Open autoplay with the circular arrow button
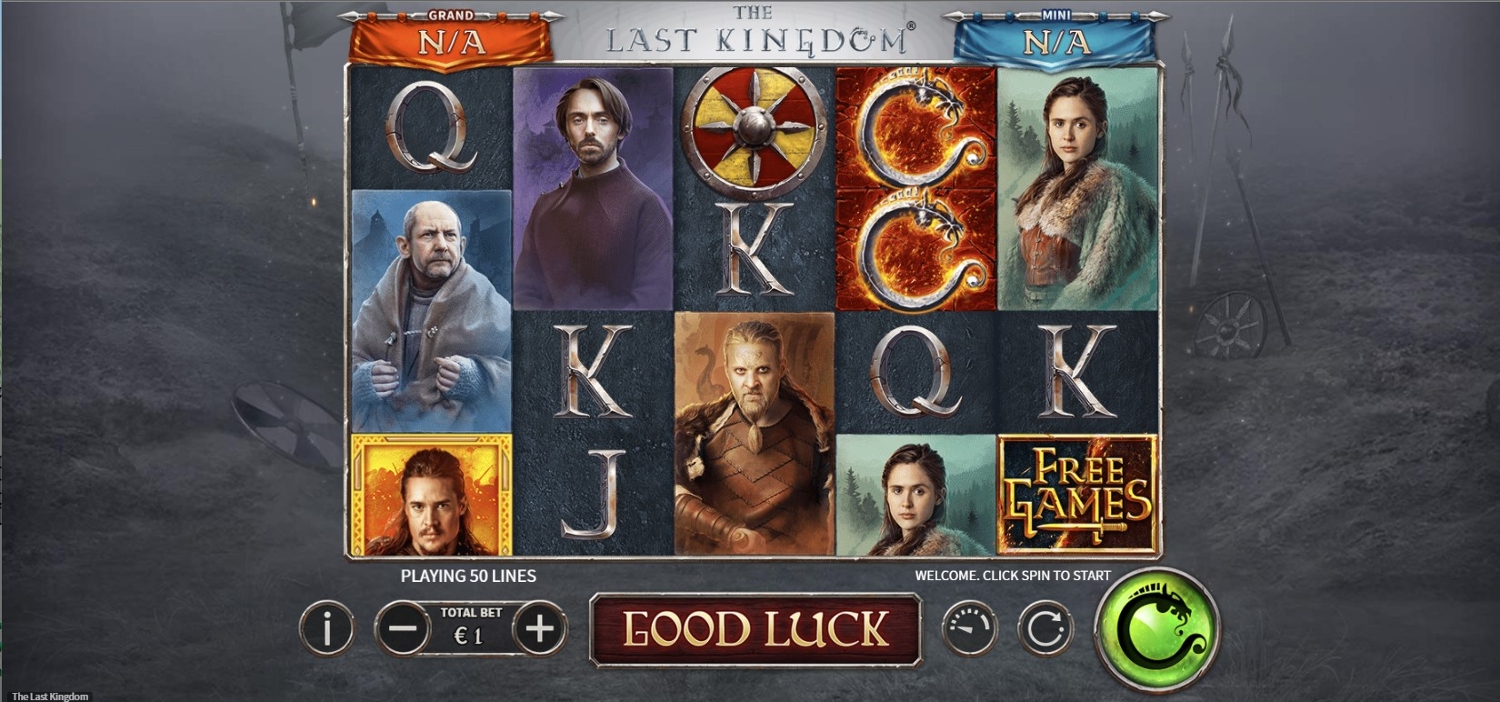Screen dimensions: 1500x702 coord(1045,629)
